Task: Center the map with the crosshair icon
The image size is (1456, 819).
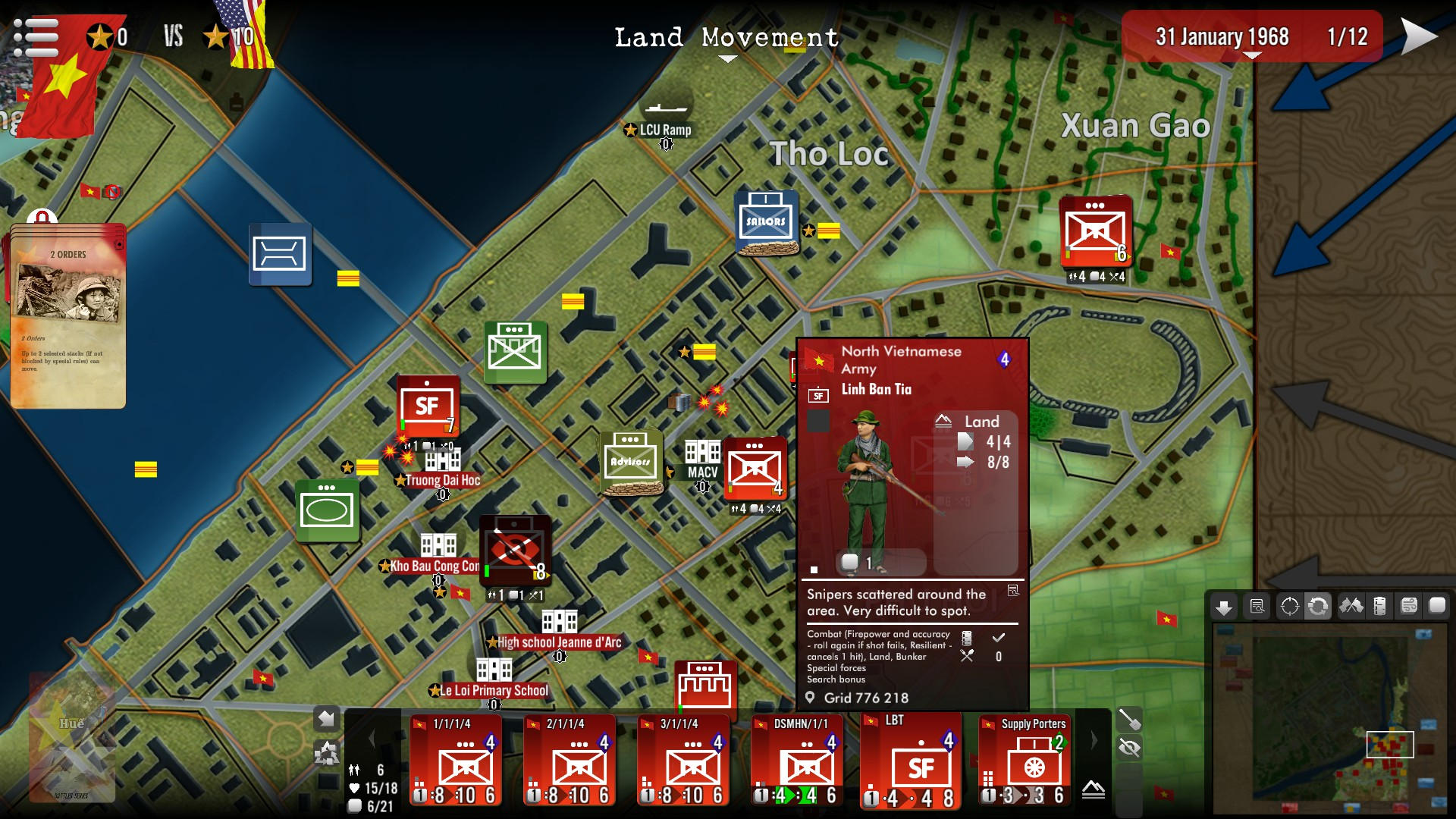Action: pyautogui.click(x=1289, y=607)
